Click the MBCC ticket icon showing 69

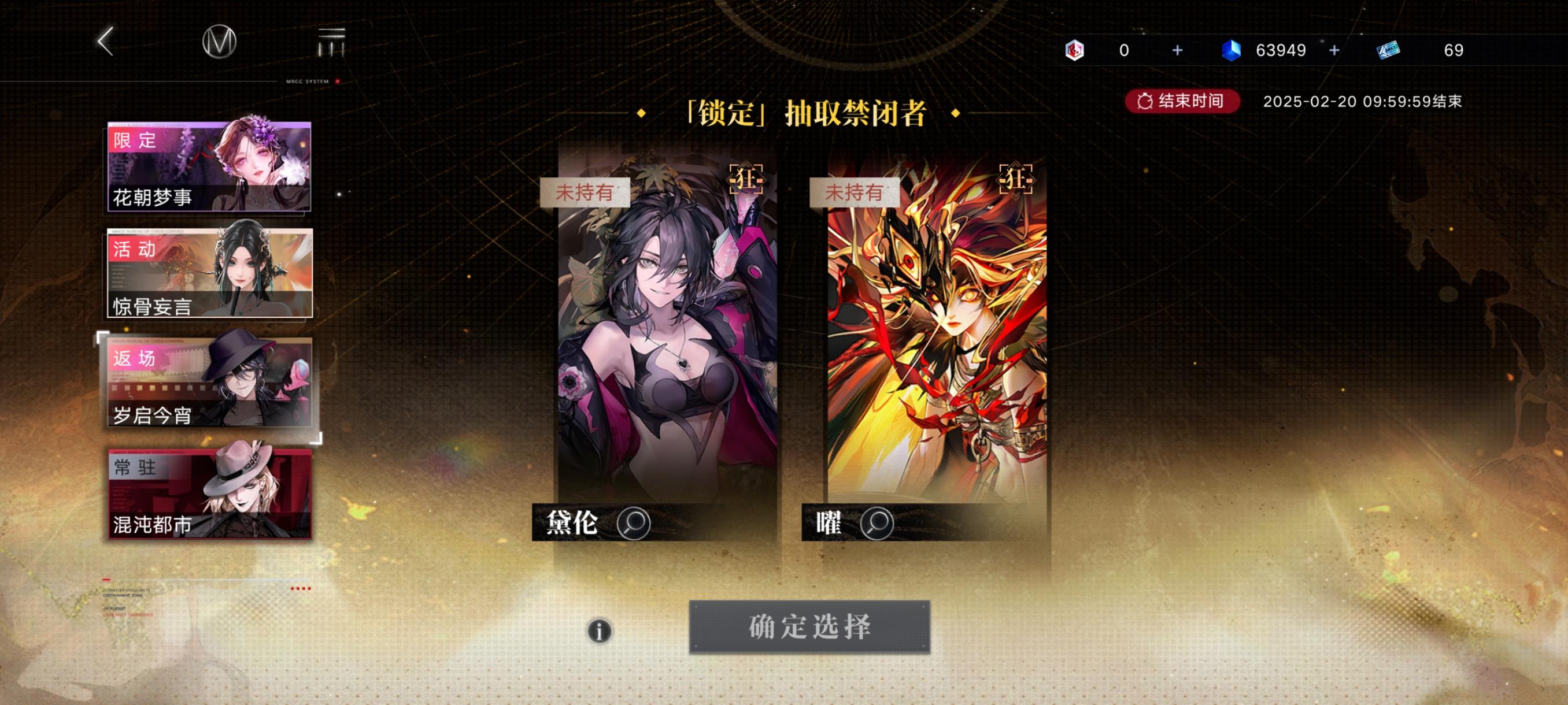coord(1394,50)
